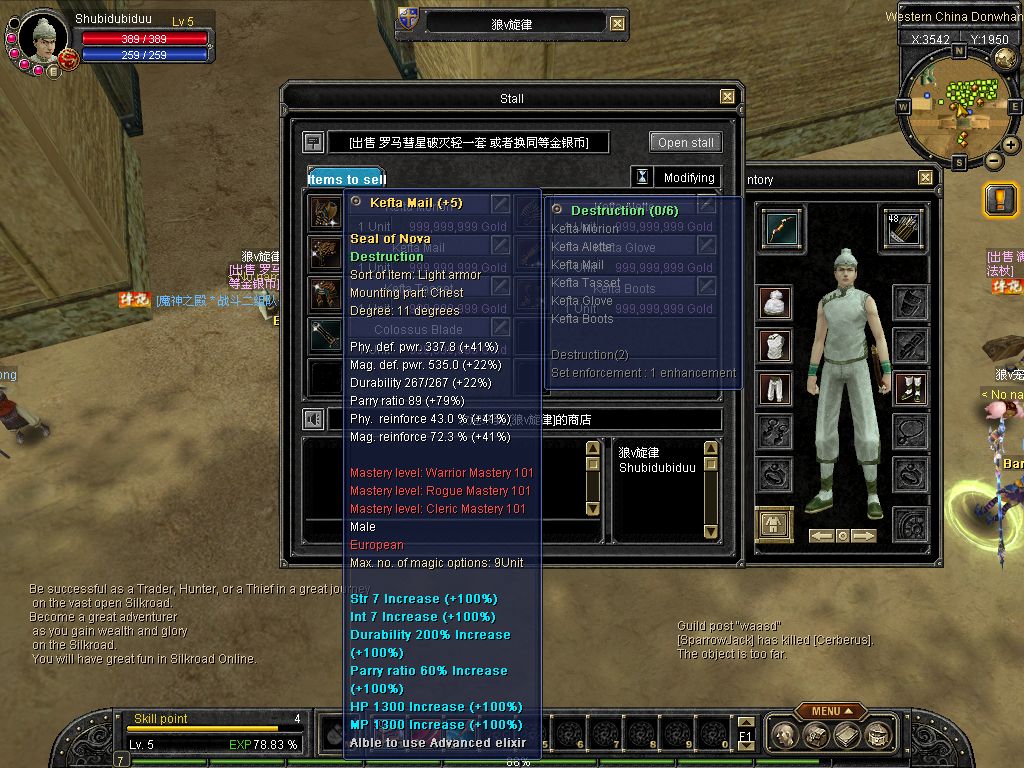Toggle the Modifying button in the stall
Viewport: 1024px width, 768px height.
tap(689, 177)
